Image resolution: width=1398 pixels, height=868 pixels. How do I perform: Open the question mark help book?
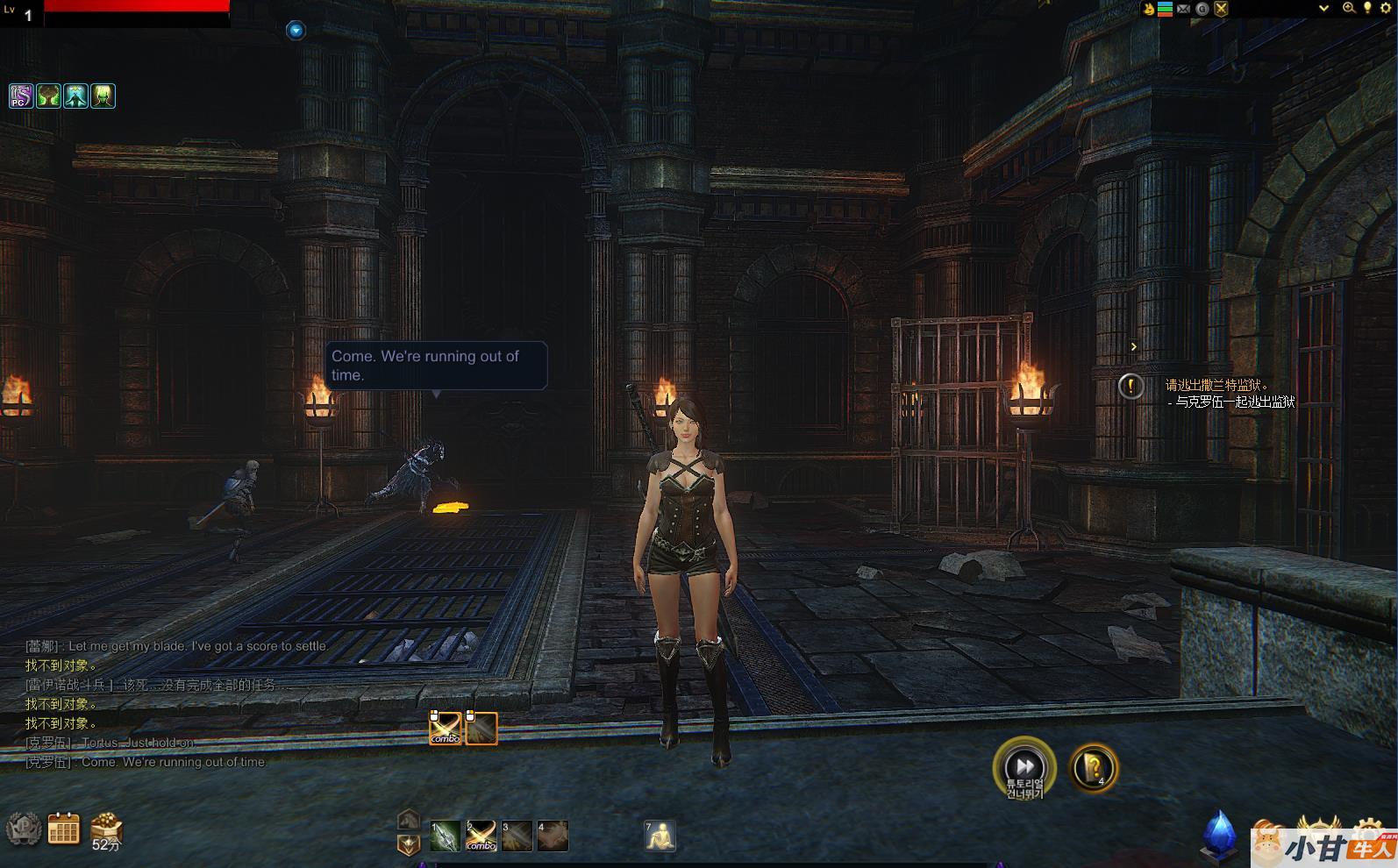pos(1094,767)
